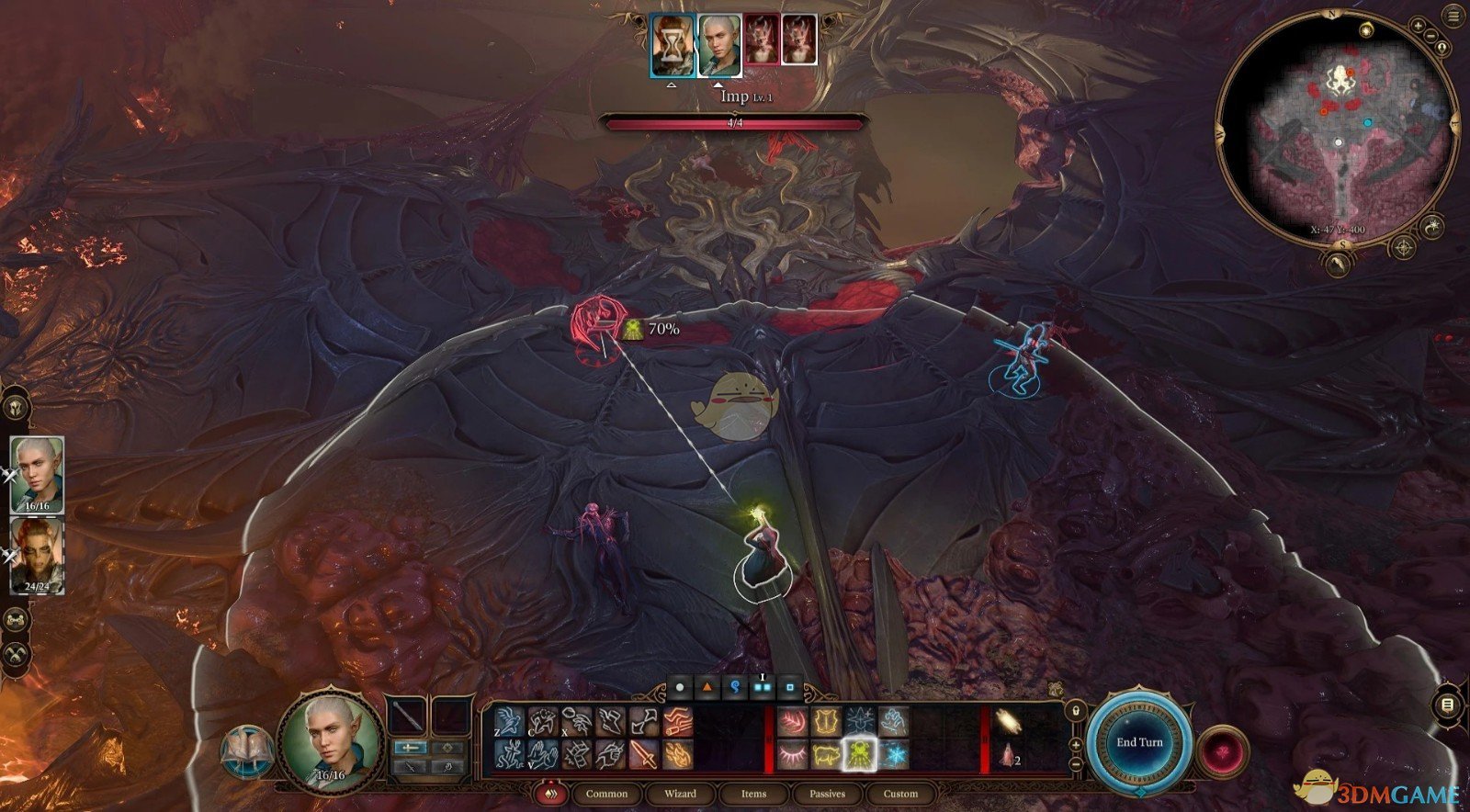Cast the snowflake Ray of Frost cantrip
The image size is (1470, 812).
tap(892, 755)
